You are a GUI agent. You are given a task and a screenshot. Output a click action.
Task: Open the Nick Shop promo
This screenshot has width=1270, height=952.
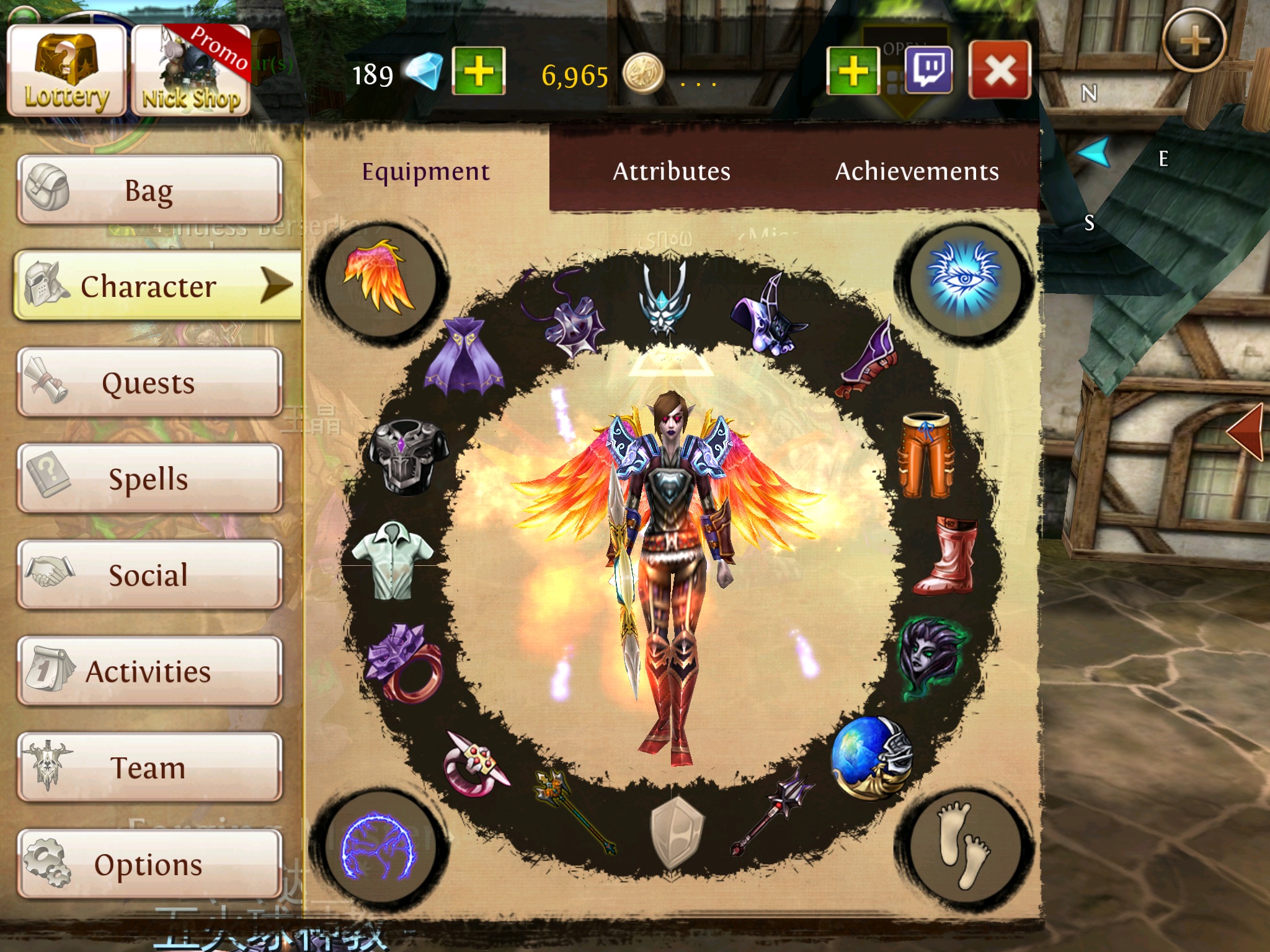pyautogui.click(x=191, y=71)
